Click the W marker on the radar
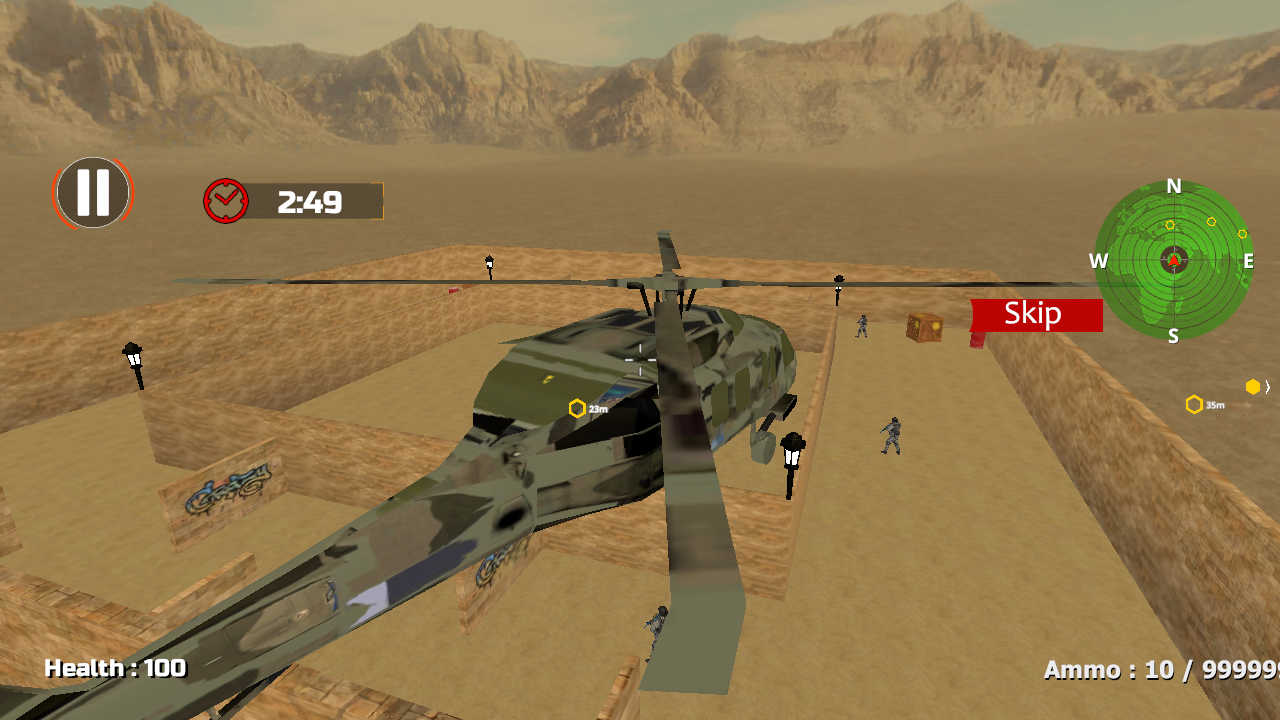 click(x=1096, y=261)
